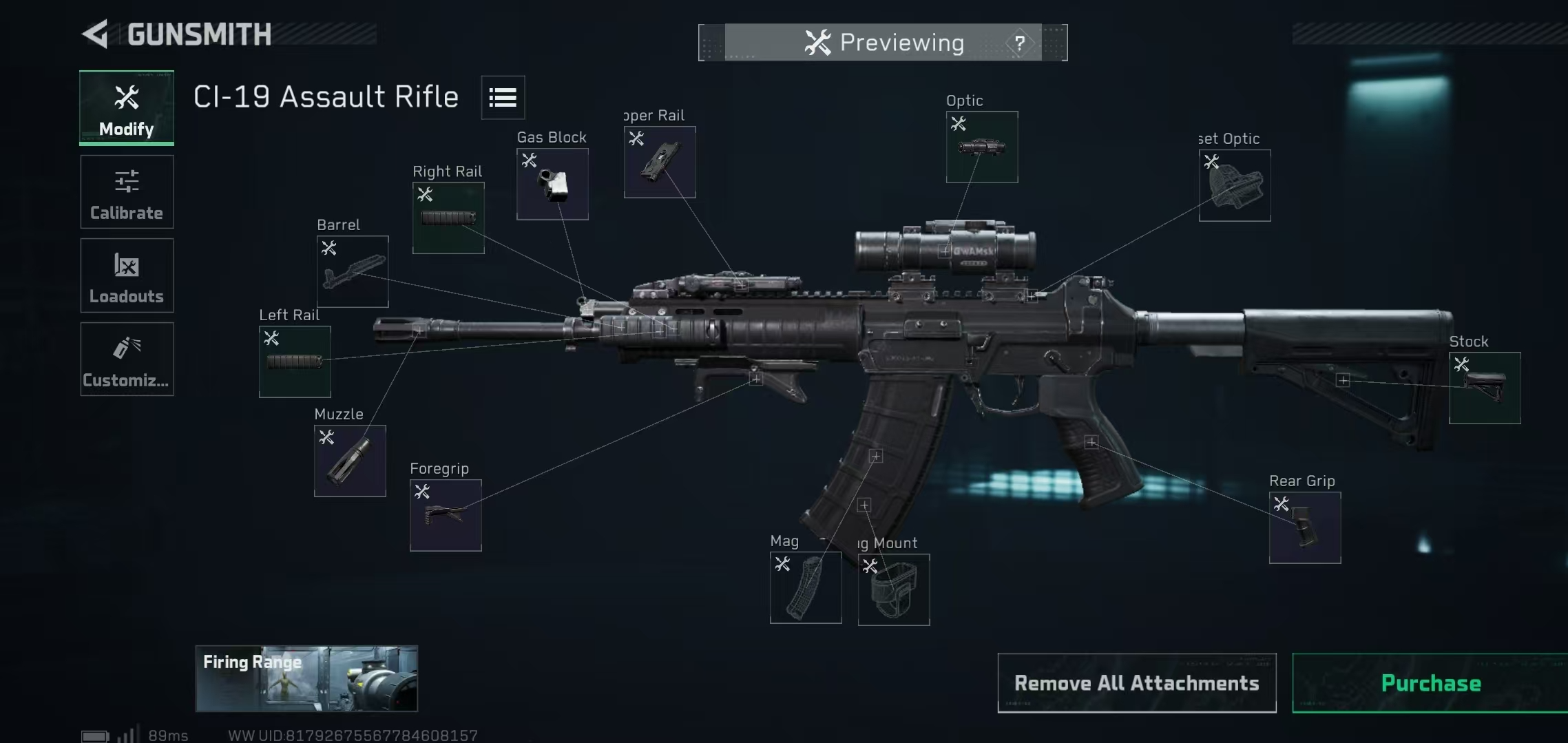
Task: Select the Left Rail attachment slot
Action: coord(295,362)
